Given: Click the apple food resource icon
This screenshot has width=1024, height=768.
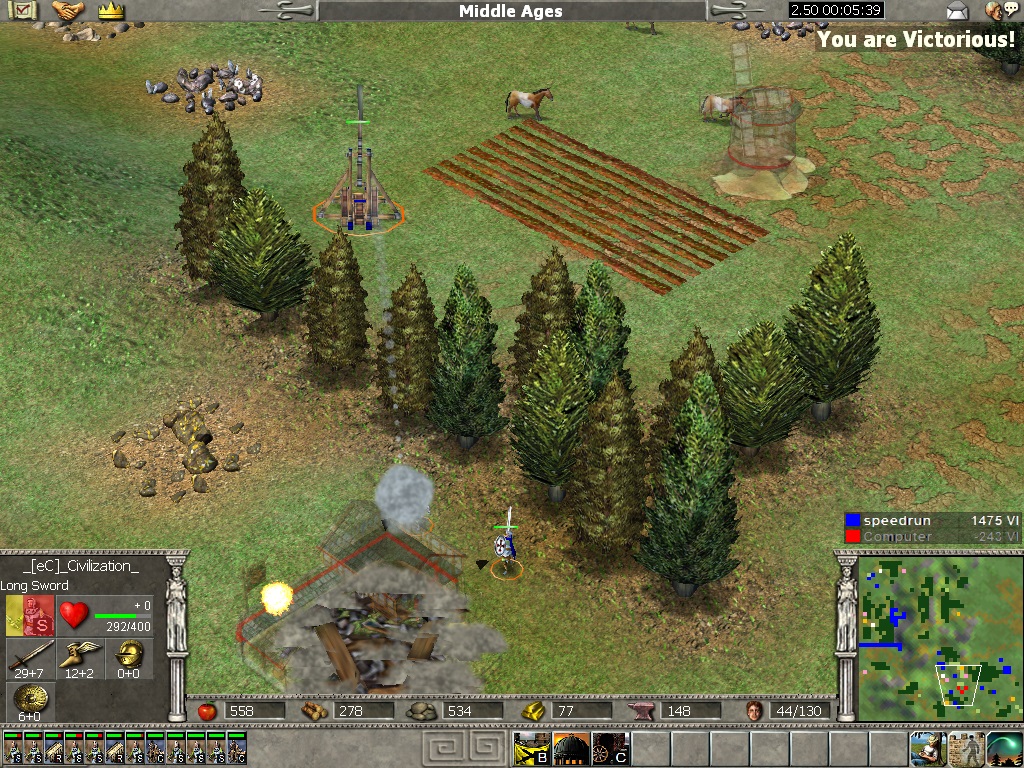Looking at the screenshot, I should click(x=207, y=711).
